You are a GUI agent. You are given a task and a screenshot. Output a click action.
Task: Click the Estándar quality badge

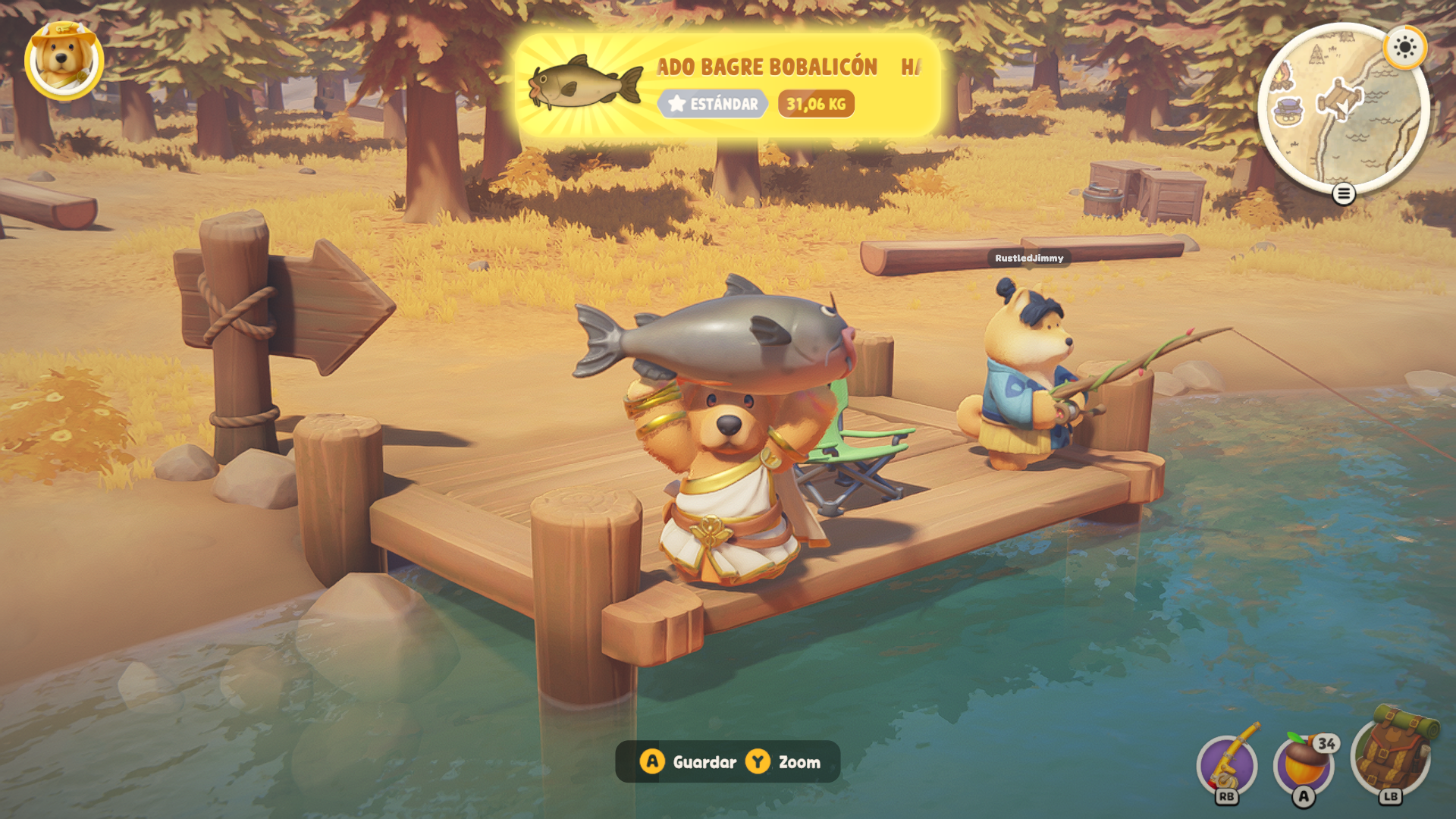point(713,104)
